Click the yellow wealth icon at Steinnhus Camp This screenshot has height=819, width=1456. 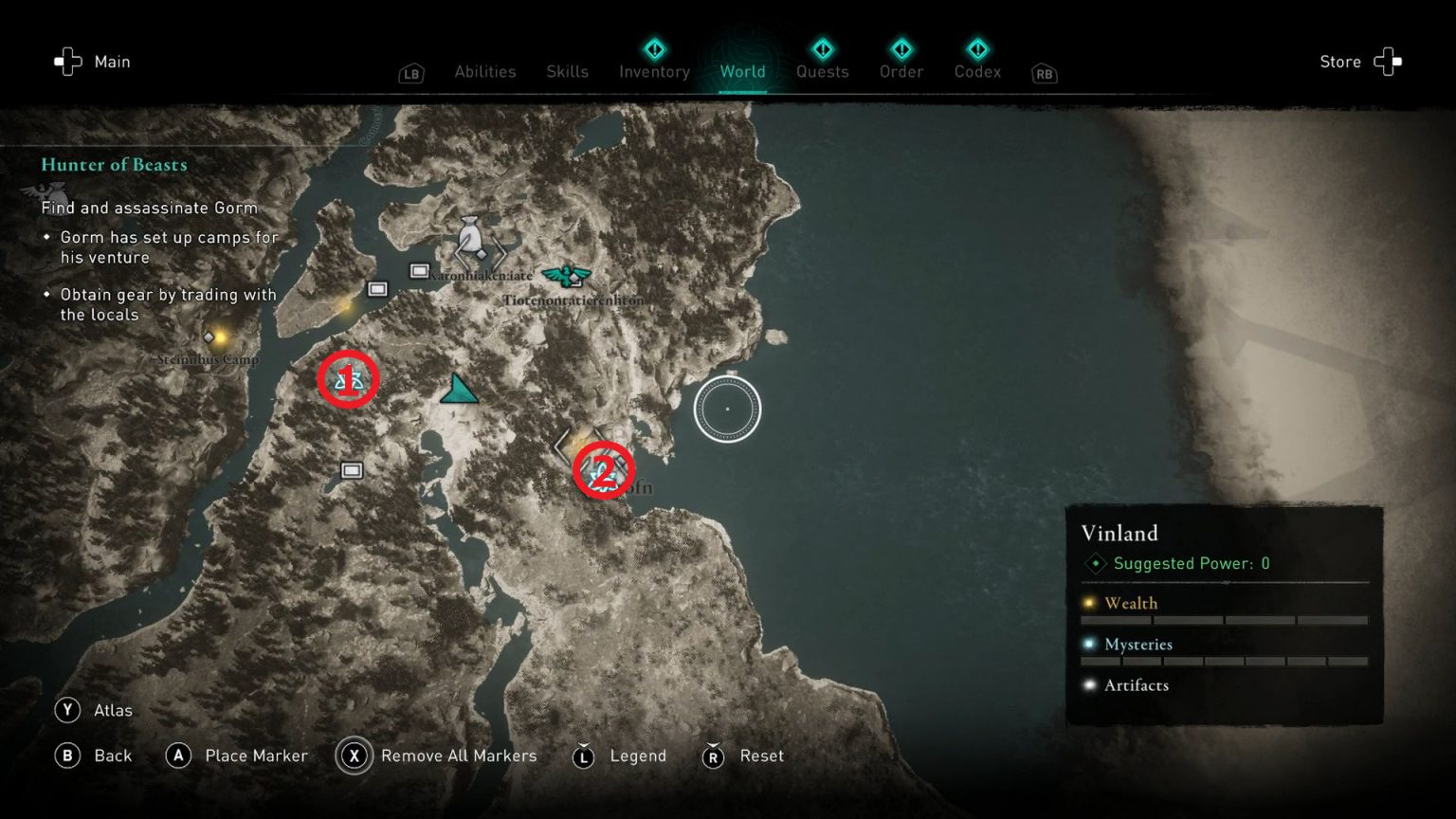[x=210, y=337]
